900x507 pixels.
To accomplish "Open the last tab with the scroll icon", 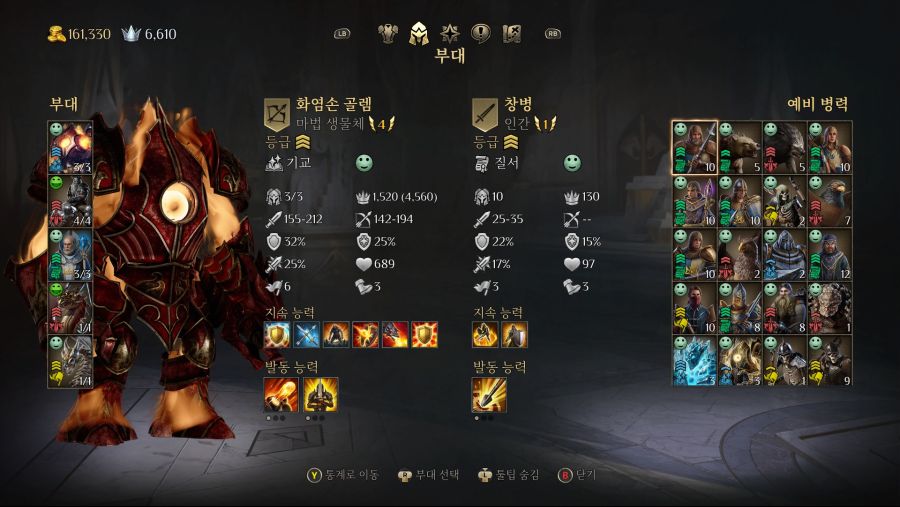I will coord(512,33).
